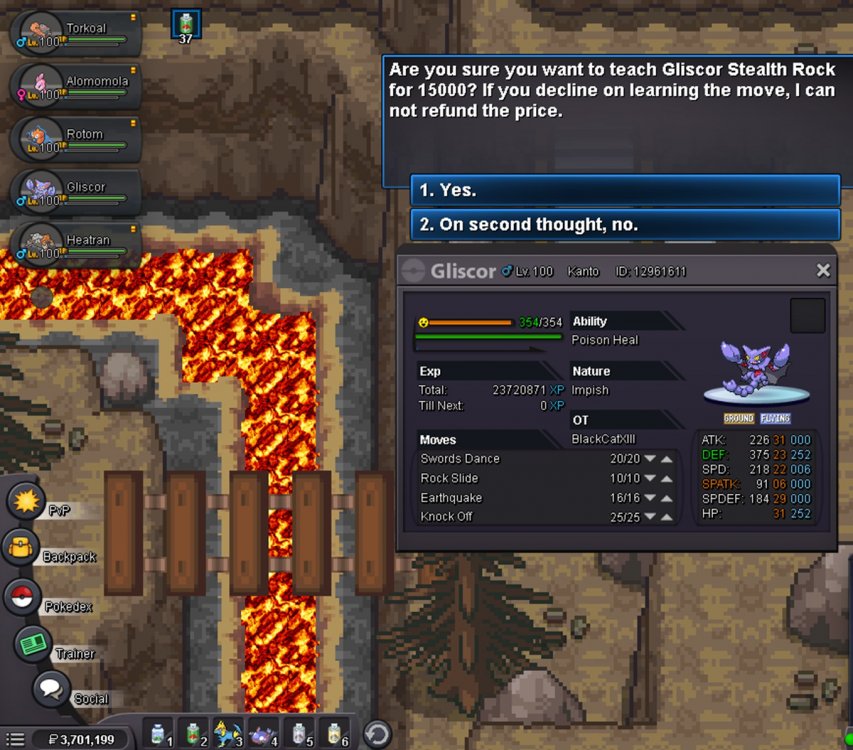Select Heatran in the party list
The height and width of the screenshot is (750, 853).
coord(76,245)
